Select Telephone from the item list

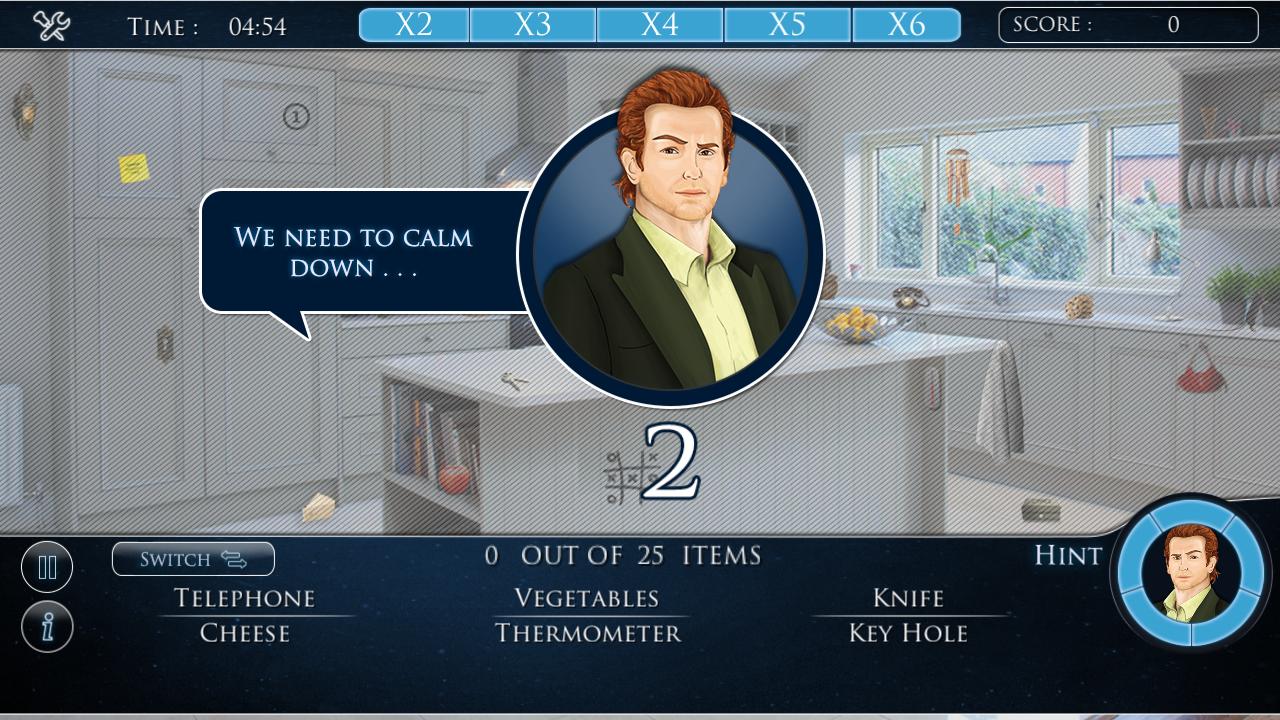pyautogui.click(x=244, y=598)
